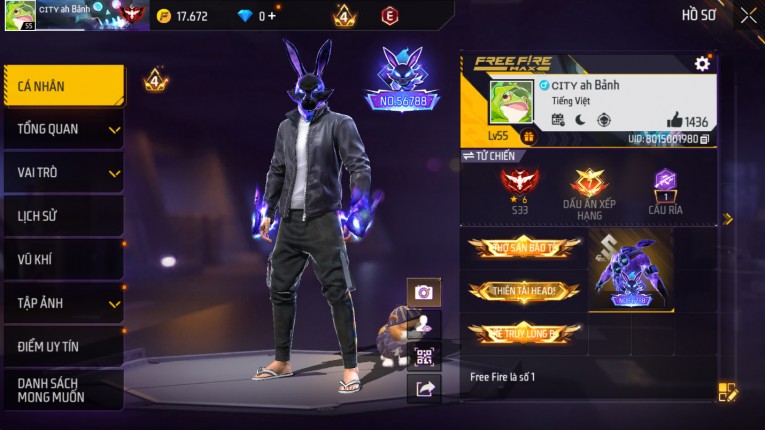Open the VAI TRÒ section
This screenshot has height=430, width=765.
63,172
